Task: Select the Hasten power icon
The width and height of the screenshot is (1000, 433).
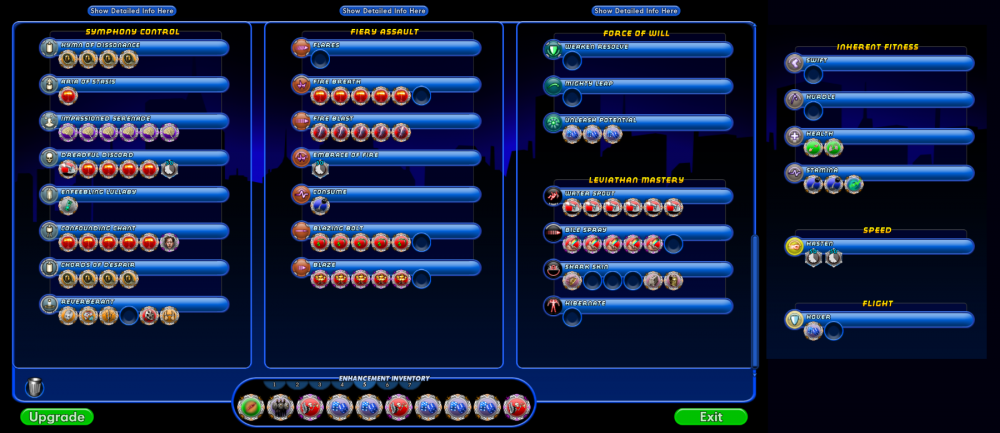Action: (795, 246)
